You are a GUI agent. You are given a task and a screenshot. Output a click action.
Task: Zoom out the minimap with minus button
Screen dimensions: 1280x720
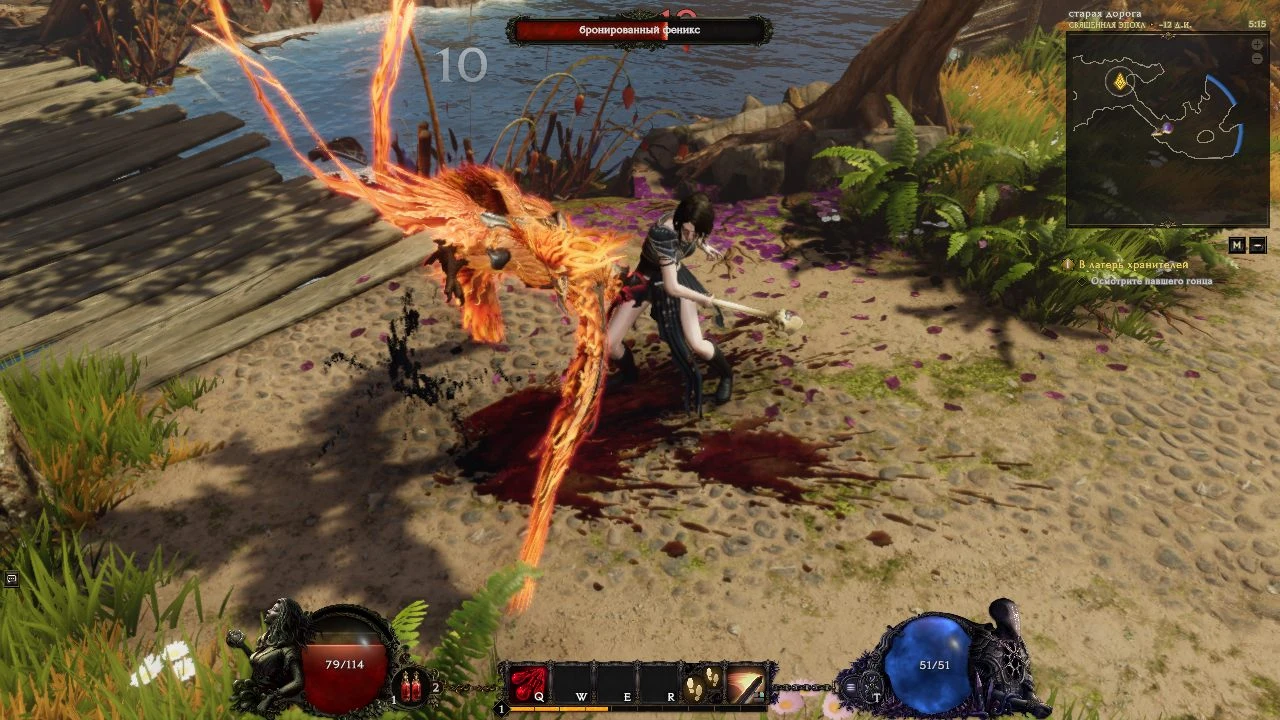pyautogui.click(x=1257, y=59)
